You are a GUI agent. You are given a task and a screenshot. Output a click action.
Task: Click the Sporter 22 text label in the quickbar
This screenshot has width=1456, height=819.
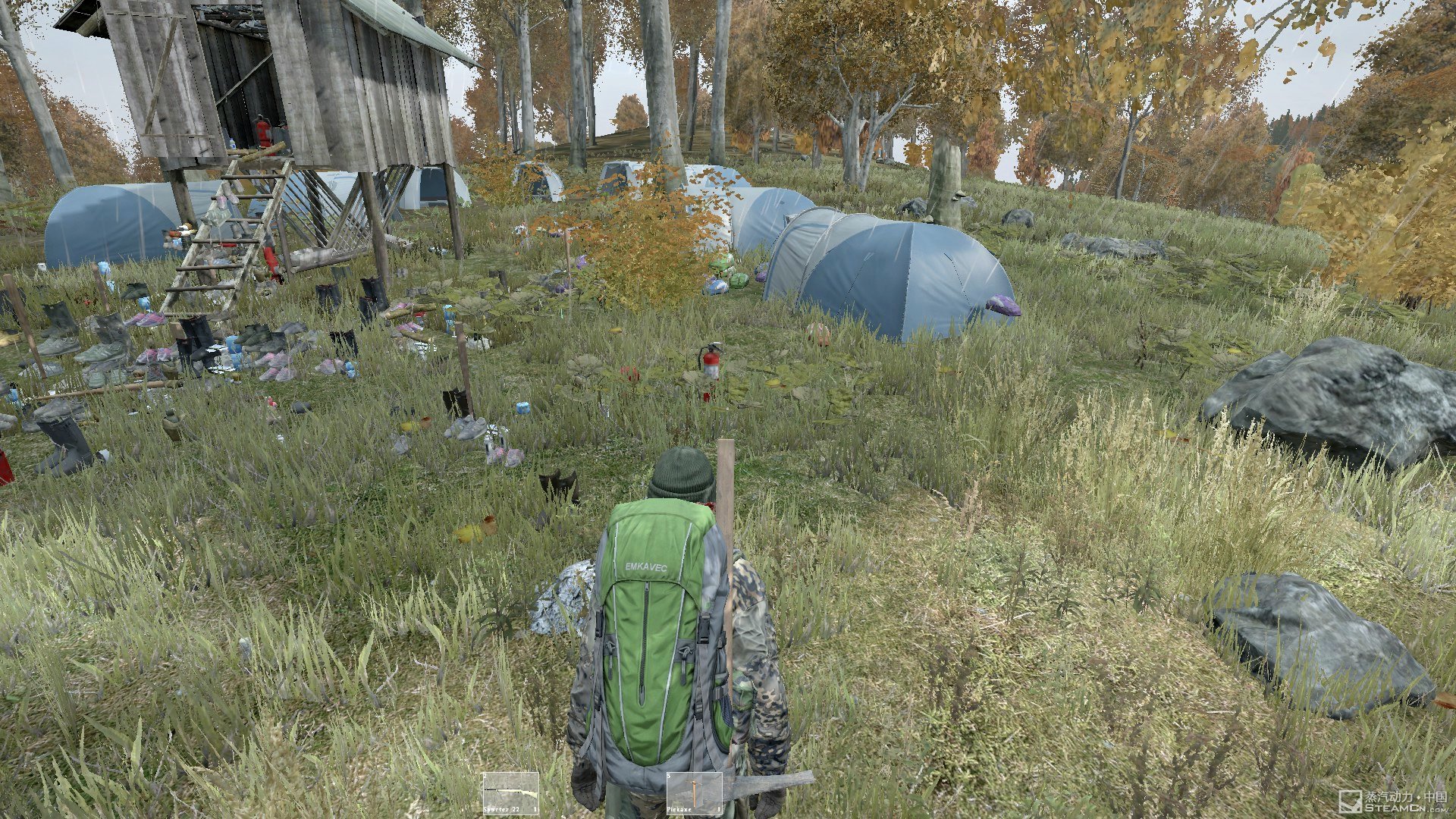point(501,808)
